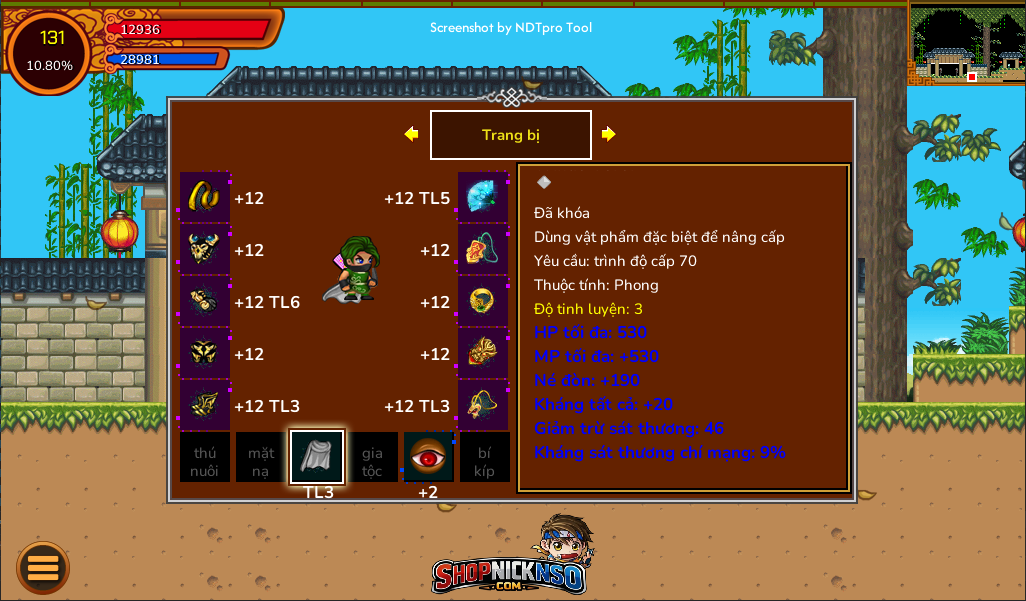Select the grey cloak TL3 slot
Screen dimensions: 1026x601
point(317,457)
